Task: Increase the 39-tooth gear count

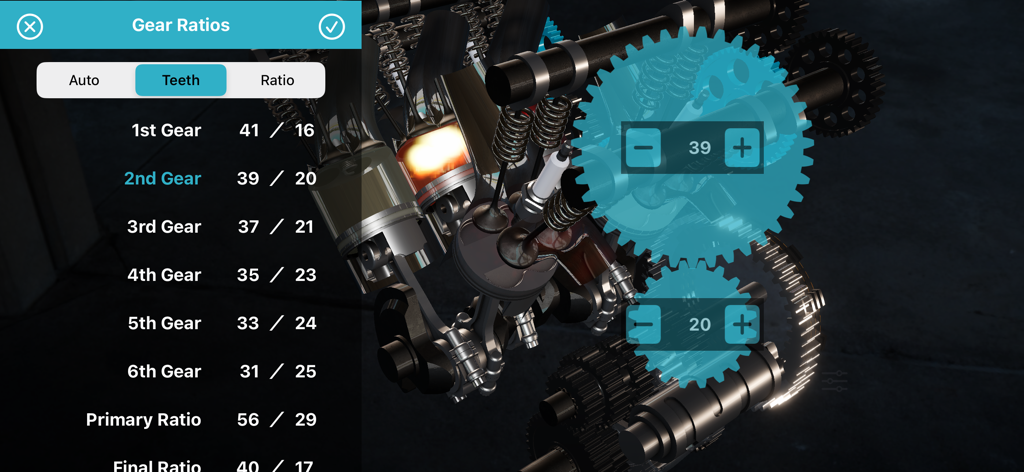Action: click(x=742, y=148)
